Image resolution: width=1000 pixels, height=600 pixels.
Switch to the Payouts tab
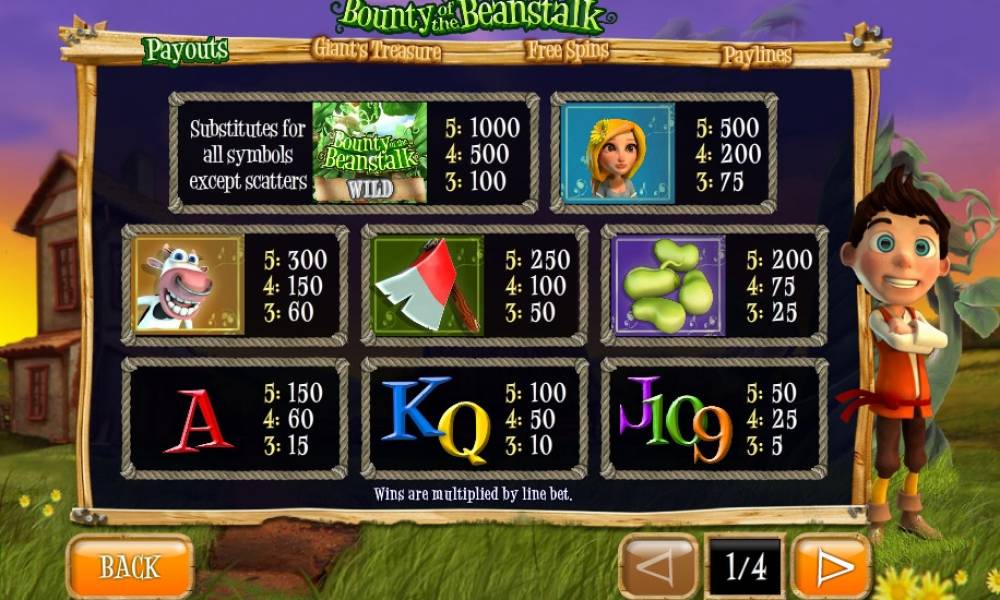[186, 49]
